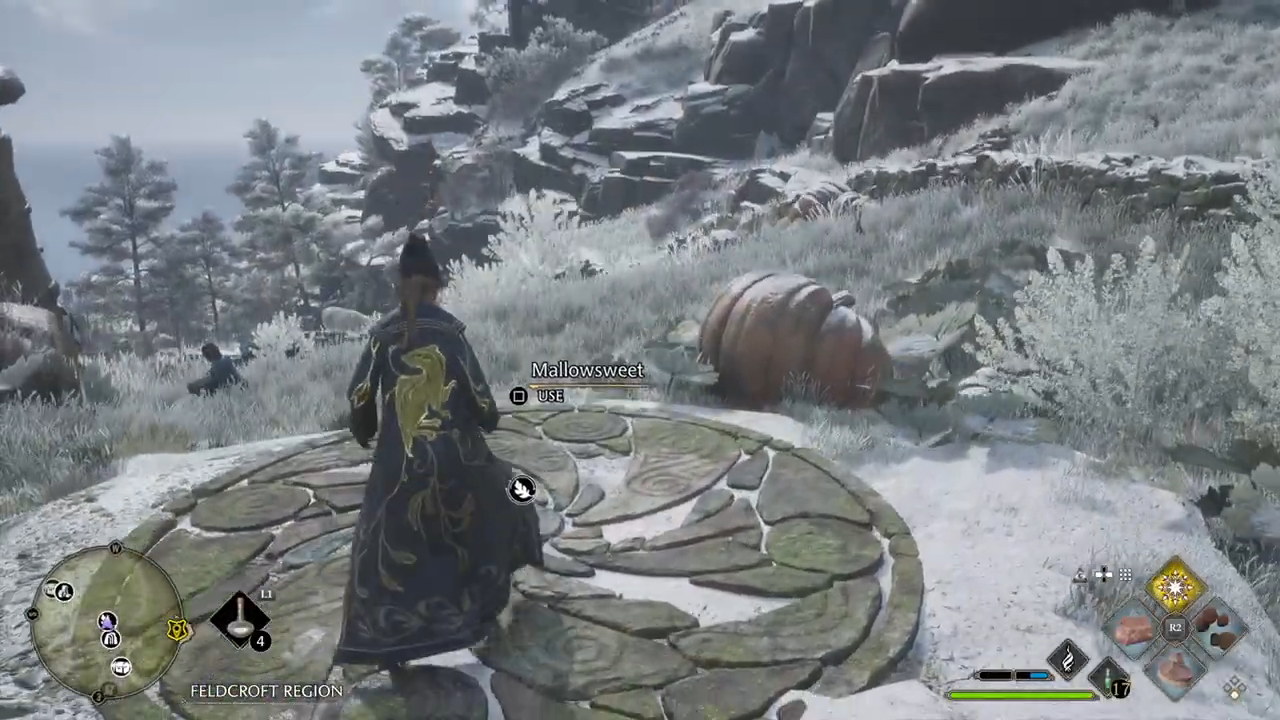The height and width of the screenshot is (720, 1280).
Task: Use the tool slot holding 4 items
Action: pos(240,618)
